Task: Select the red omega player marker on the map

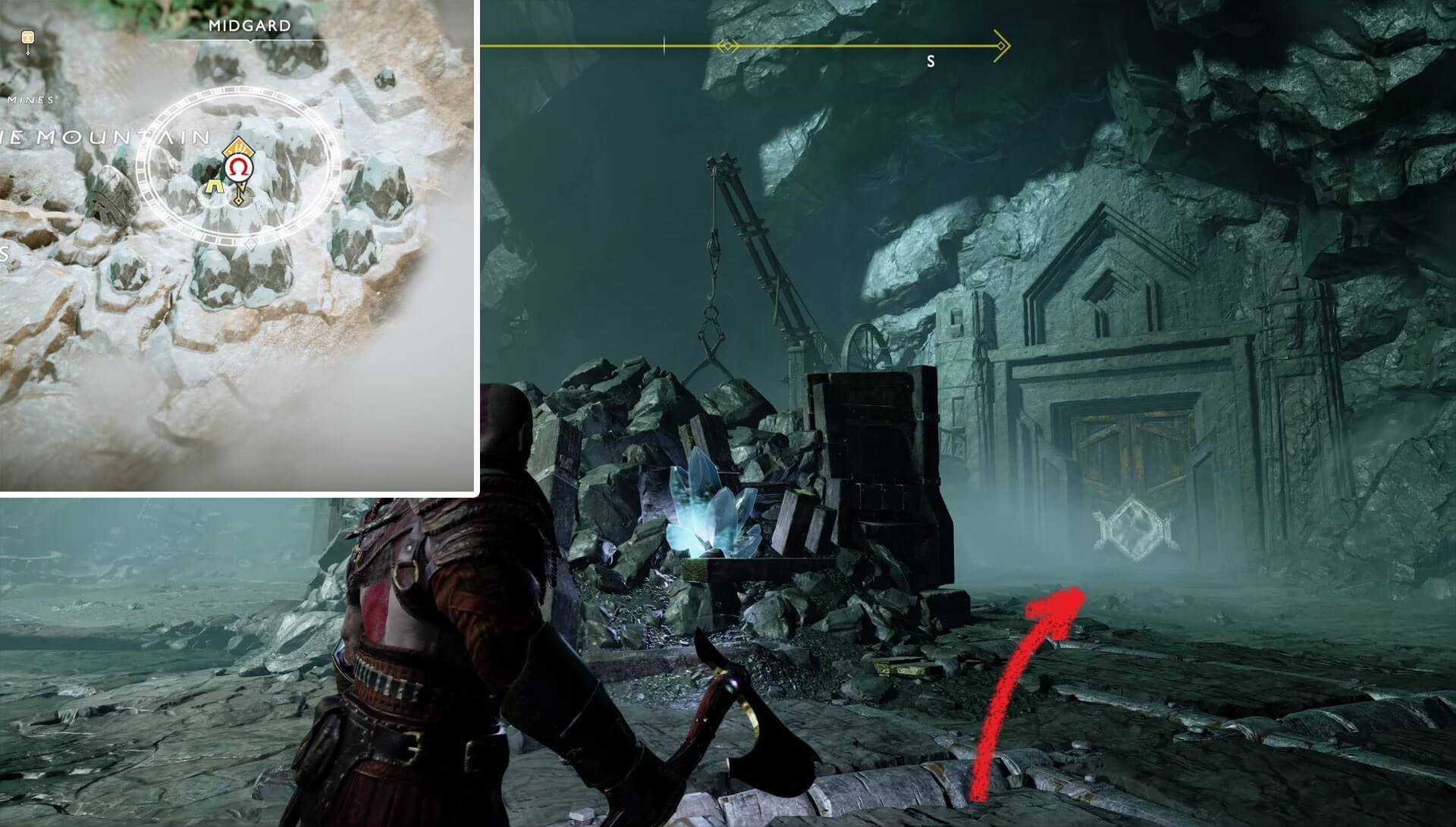Action: [238, 168]
